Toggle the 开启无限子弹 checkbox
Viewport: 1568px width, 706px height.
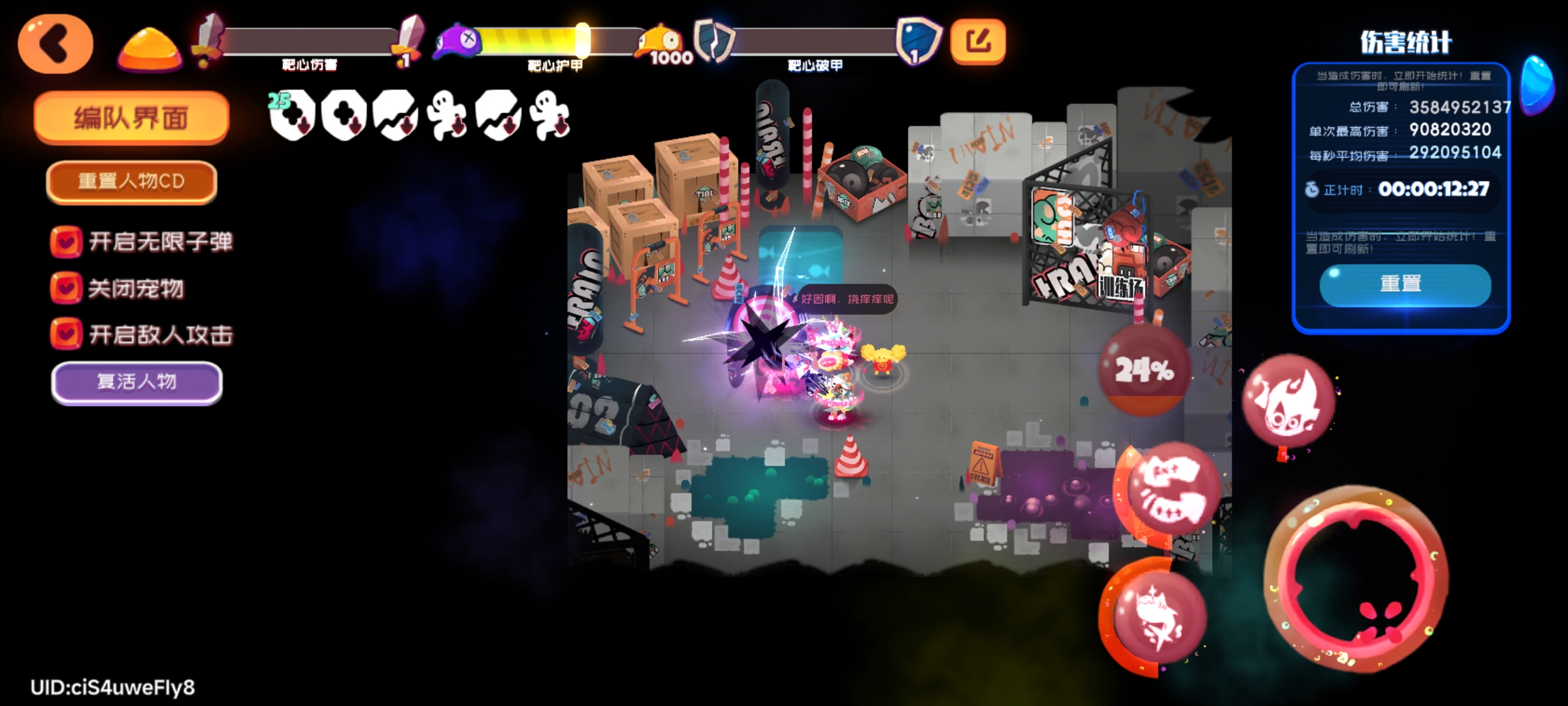tap(66, 242)
